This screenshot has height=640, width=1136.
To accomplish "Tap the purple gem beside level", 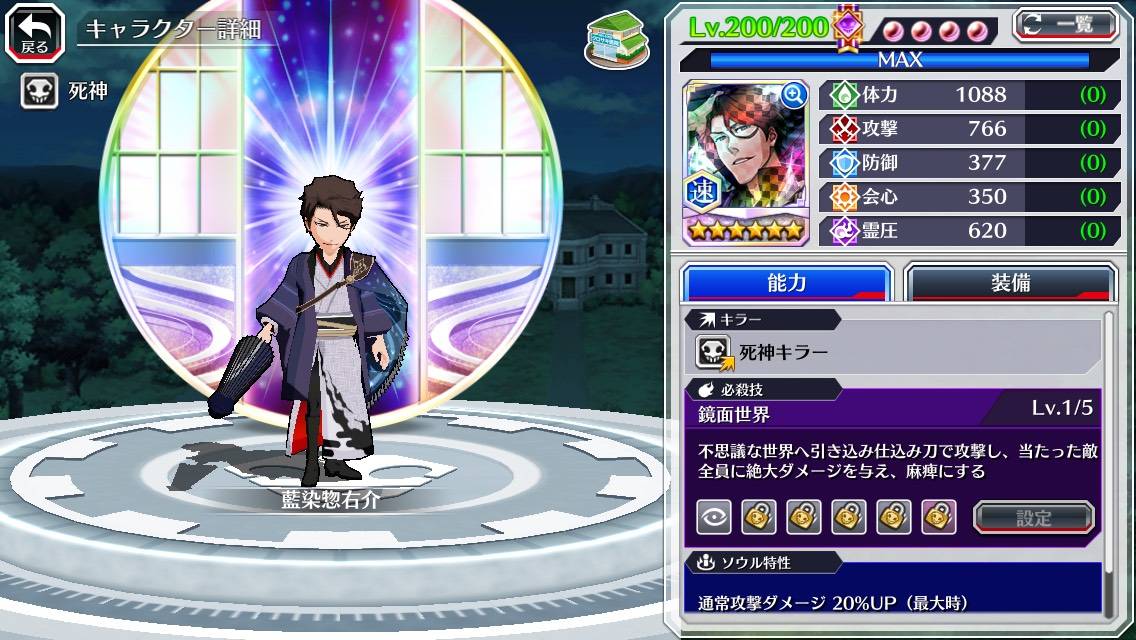I will tap(848, 27).
